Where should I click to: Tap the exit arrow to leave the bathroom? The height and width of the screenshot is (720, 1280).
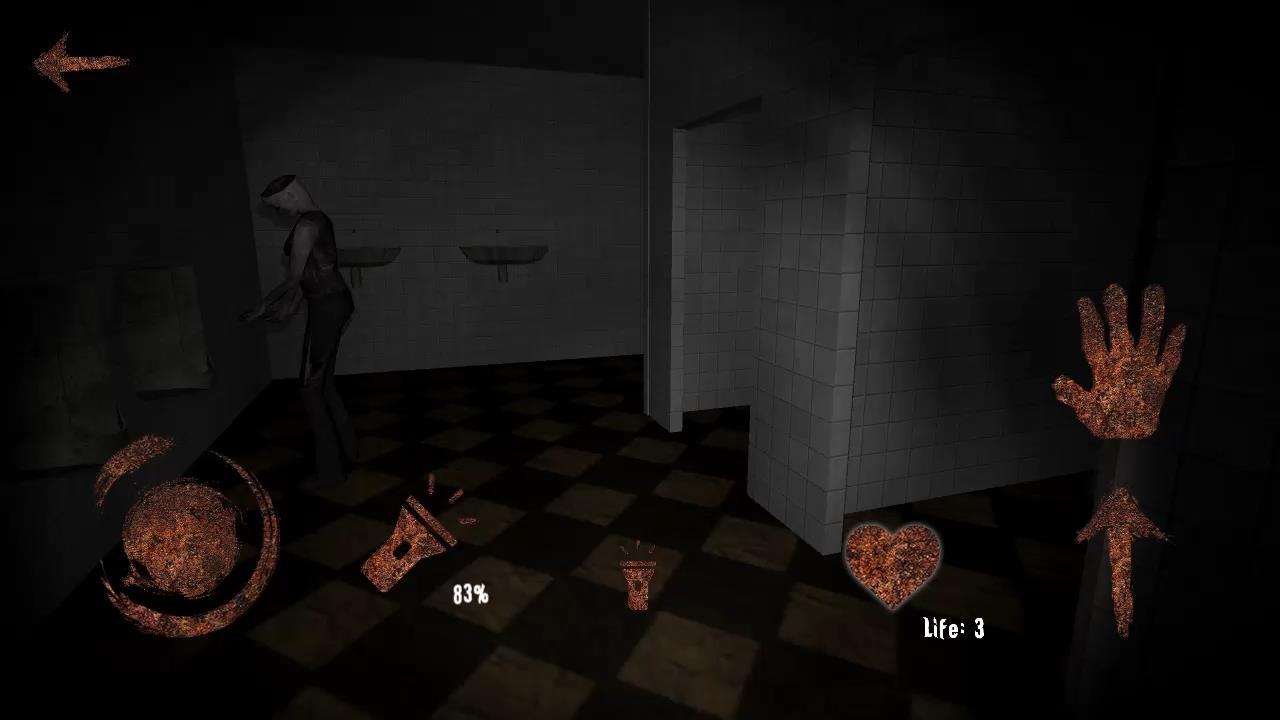click(80, 60)
